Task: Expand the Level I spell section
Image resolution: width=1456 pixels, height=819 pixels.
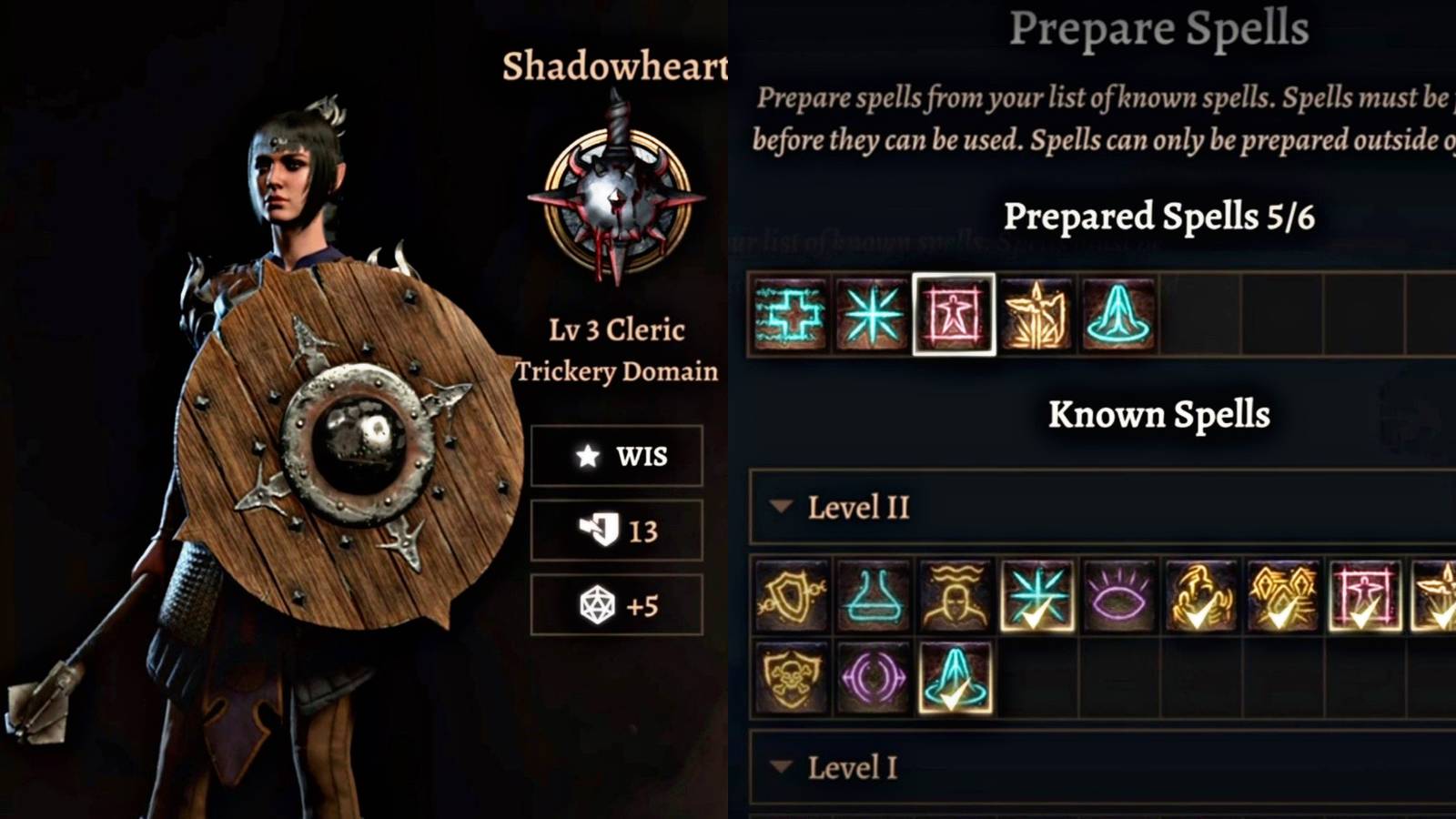Action: [783, 769]
